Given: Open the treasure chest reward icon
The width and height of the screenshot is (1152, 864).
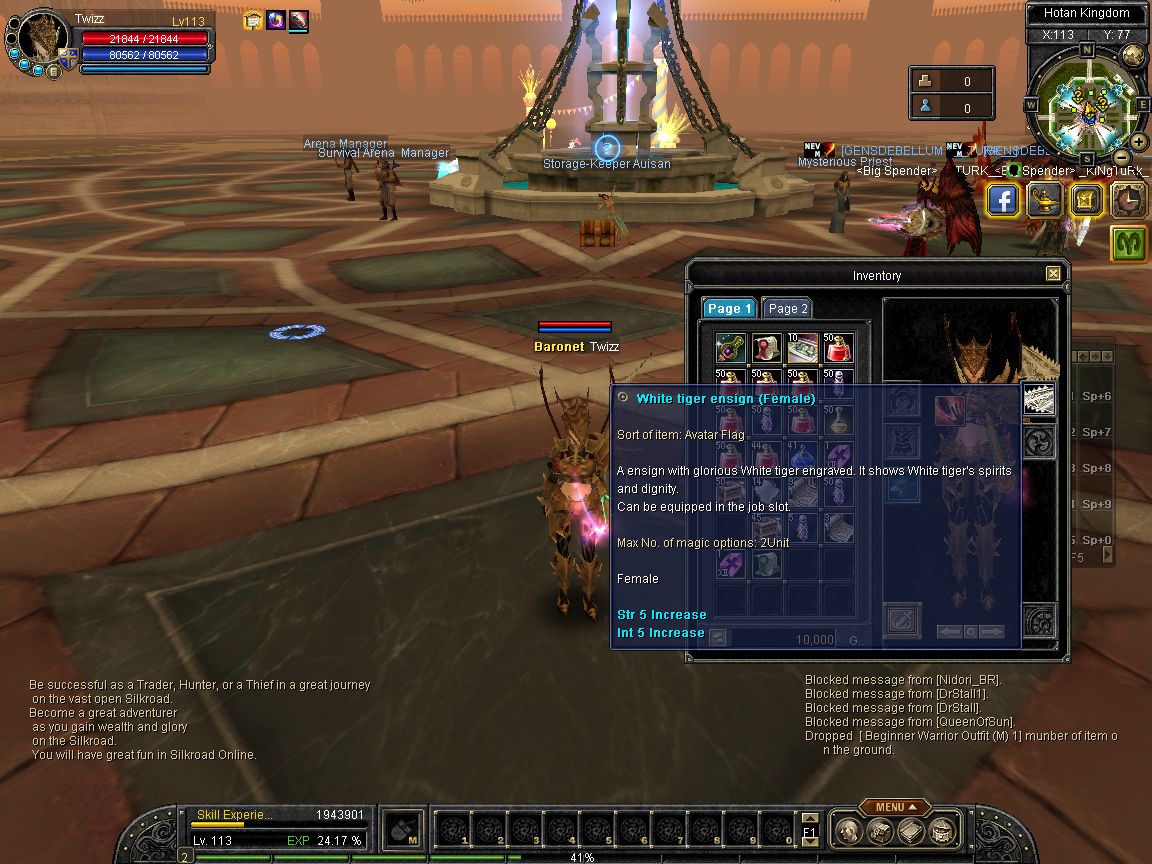Looking at the screenshot, I should coord(1087,201).
